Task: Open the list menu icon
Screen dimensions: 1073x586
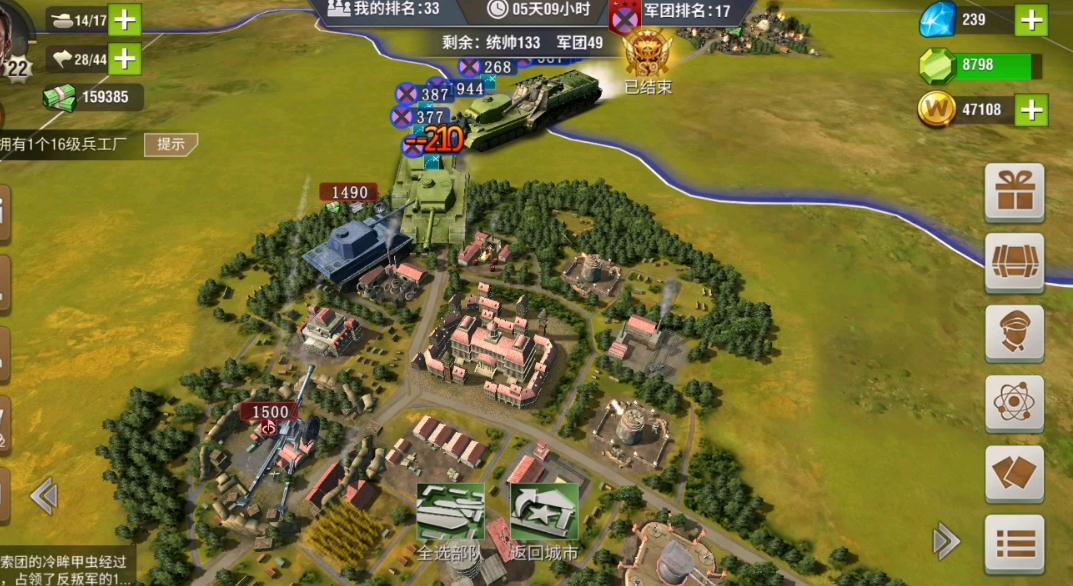Action: coord(1015,544)
